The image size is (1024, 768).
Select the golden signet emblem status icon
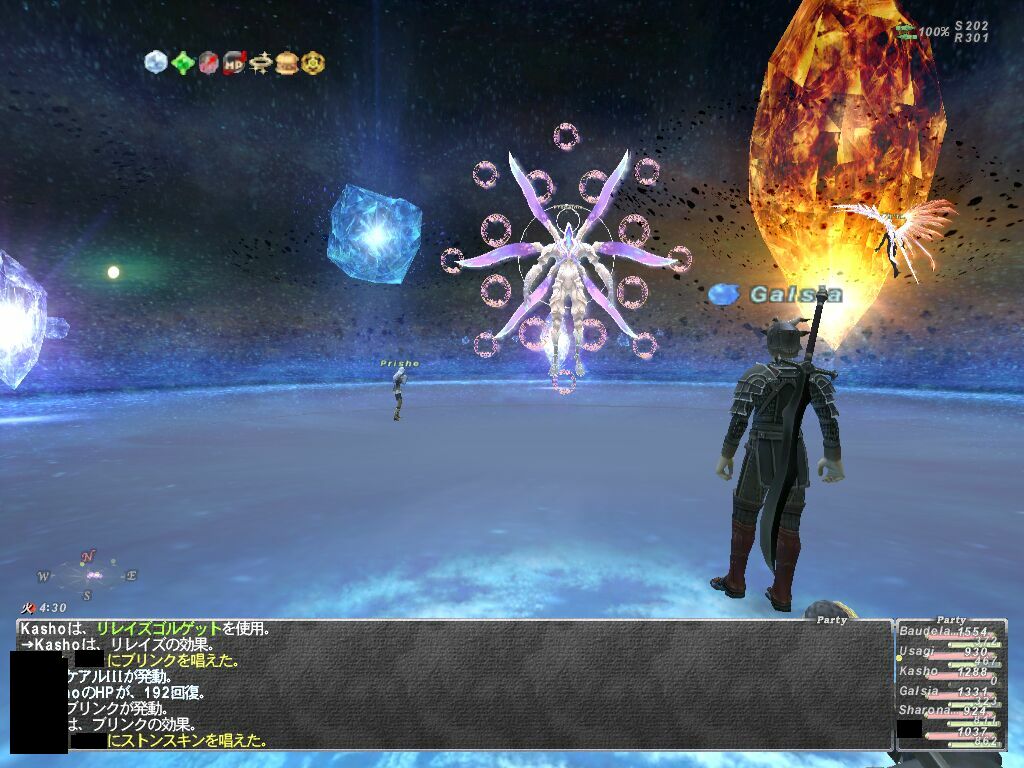(x=313, y=63)
